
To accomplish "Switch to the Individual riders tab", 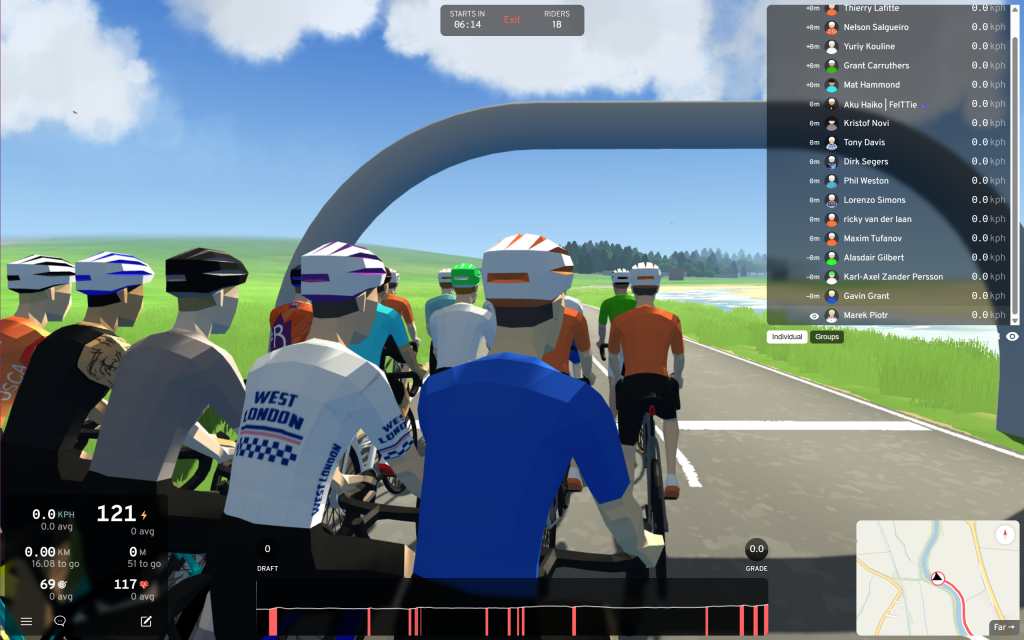I will point(788,337).
